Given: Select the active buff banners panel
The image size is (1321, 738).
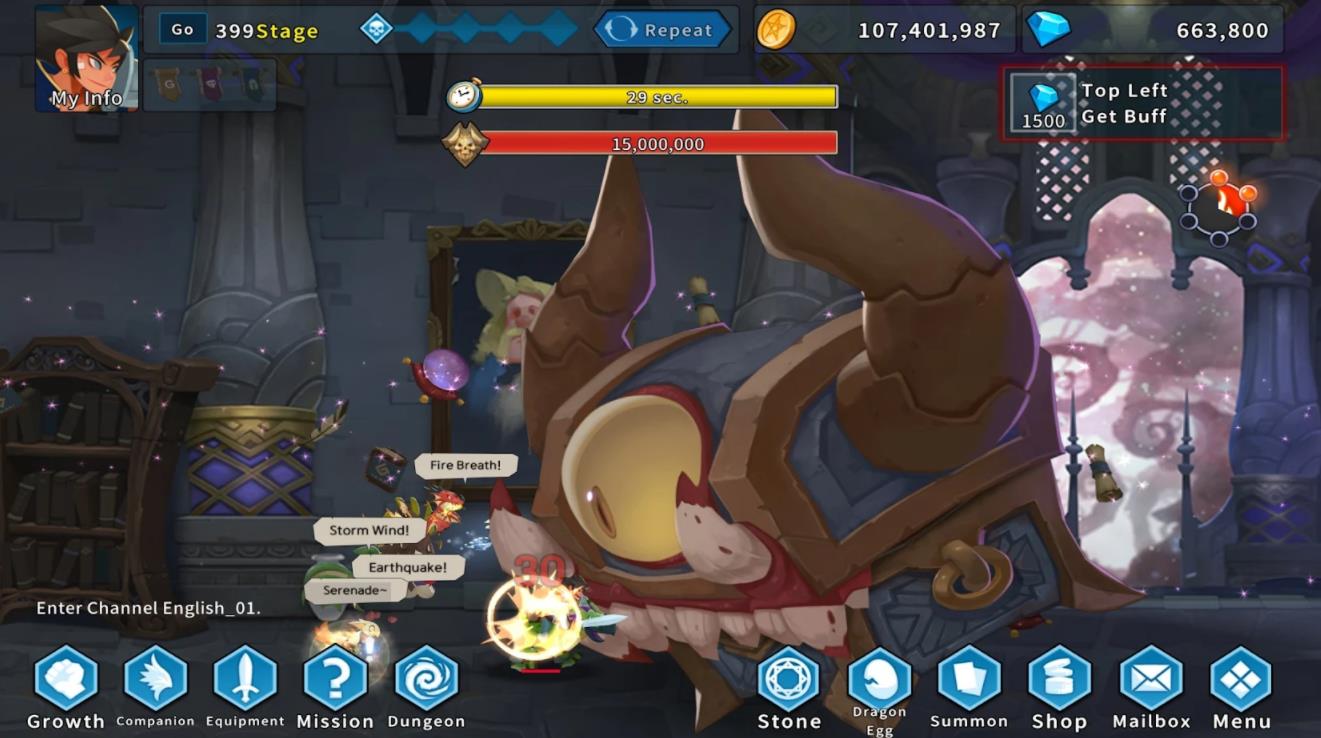Looking at the screenshot, I should point(210,84).
